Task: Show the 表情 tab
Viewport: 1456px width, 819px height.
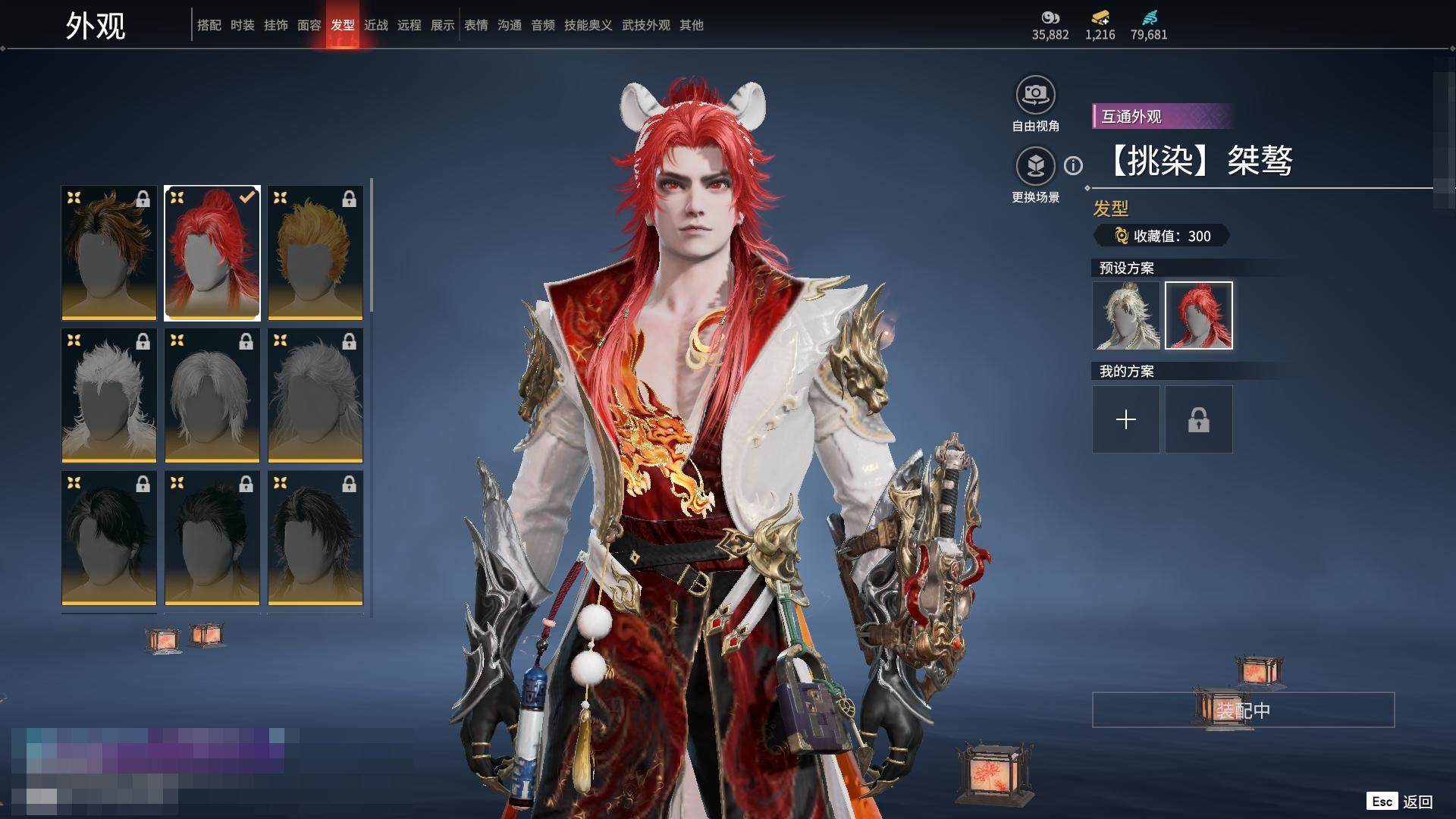Action: pos(475,25)
